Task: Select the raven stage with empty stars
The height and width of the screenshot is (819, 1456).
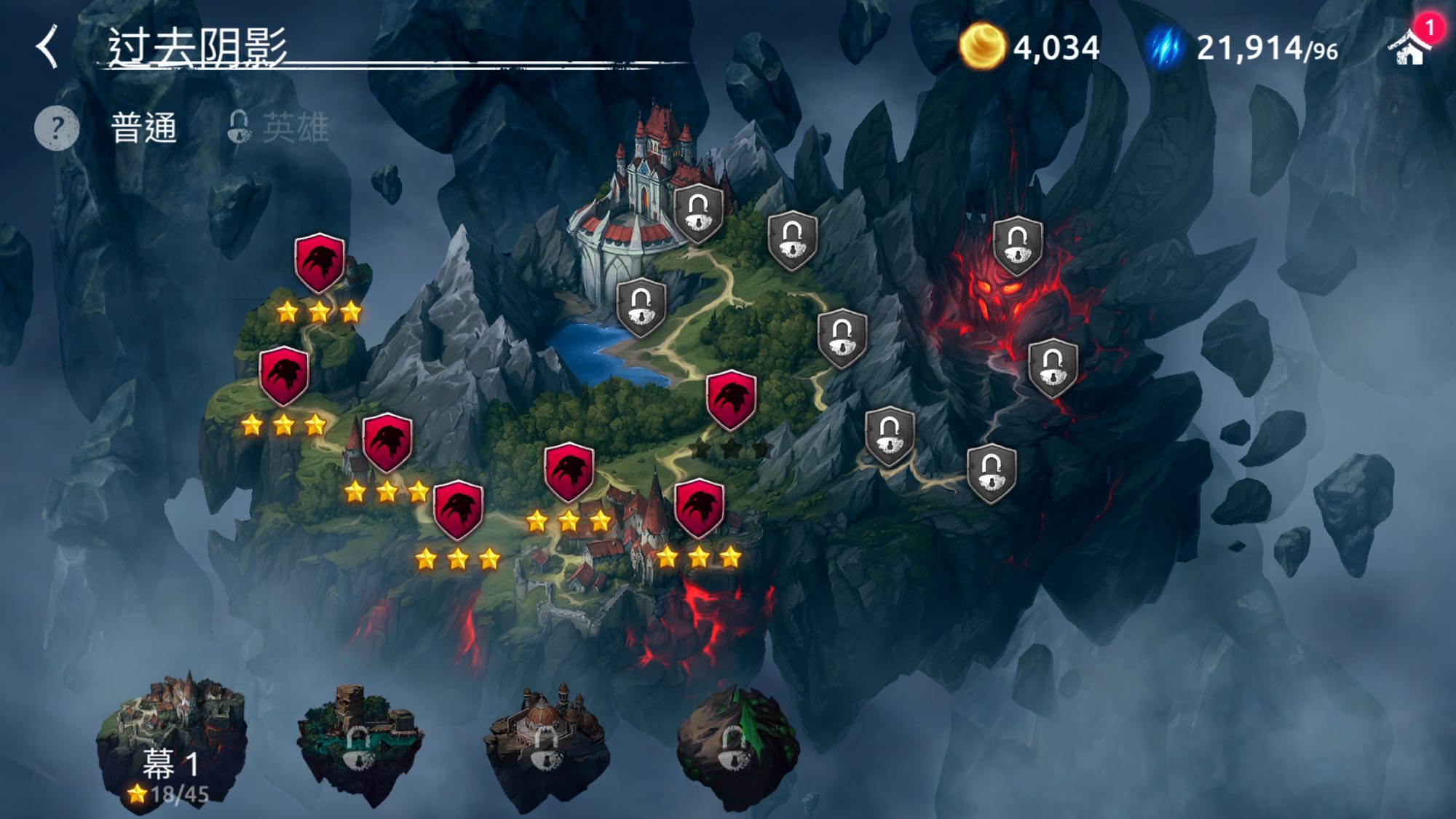Action: pos(731,400)
